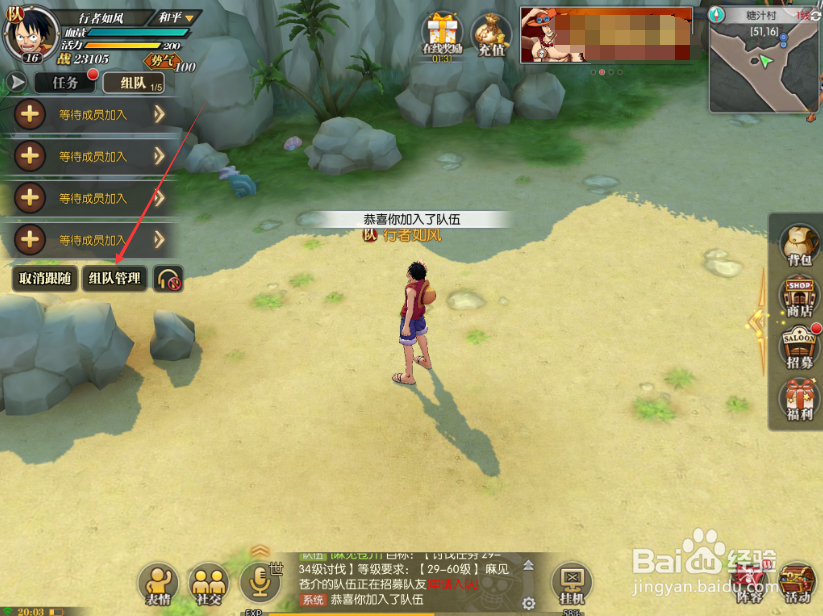Open the 和平 combat mode dropdown
823x616 pixels.
(177, 18)
